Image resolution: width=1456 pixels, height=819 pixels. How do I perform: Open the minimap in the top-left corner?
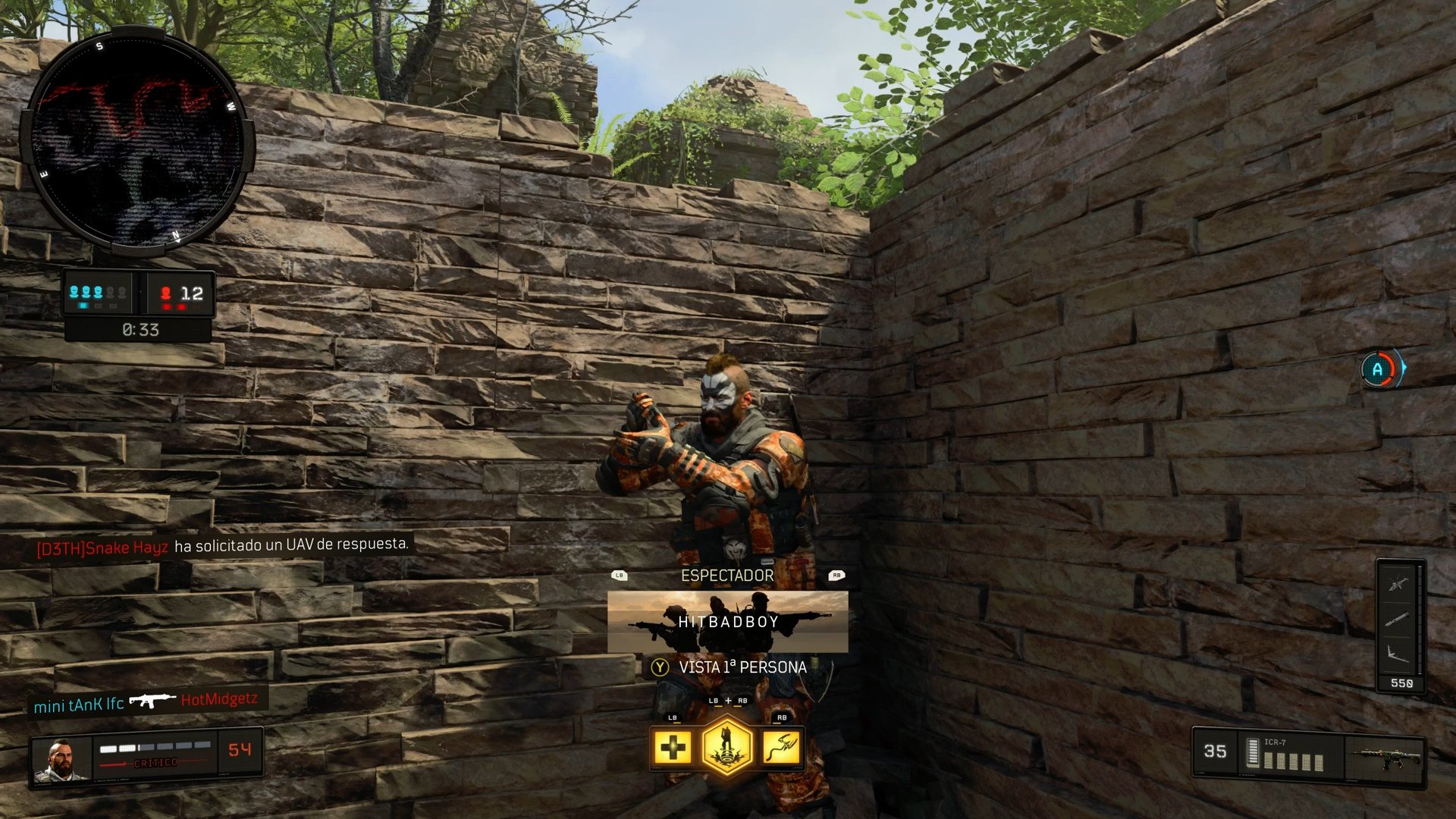click(x=140, y=140)
